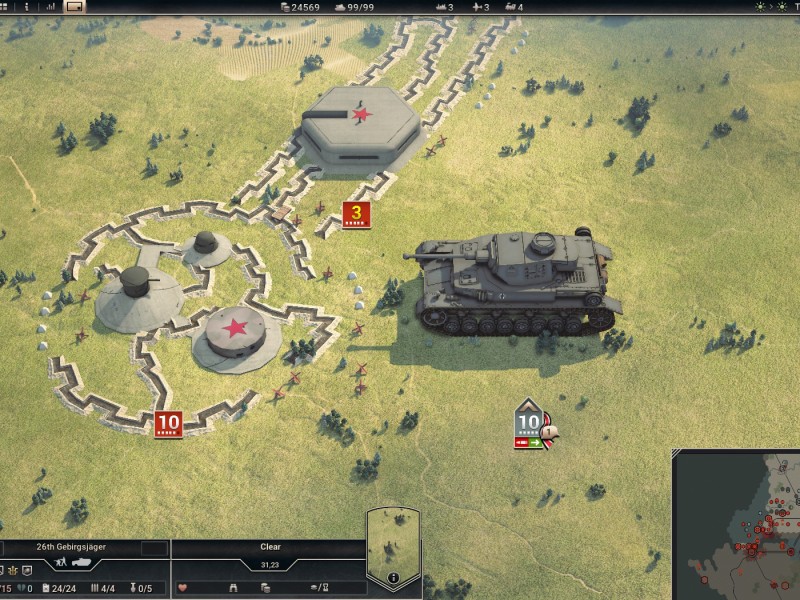Click the terrain info button under the preview

click(393, 578)
